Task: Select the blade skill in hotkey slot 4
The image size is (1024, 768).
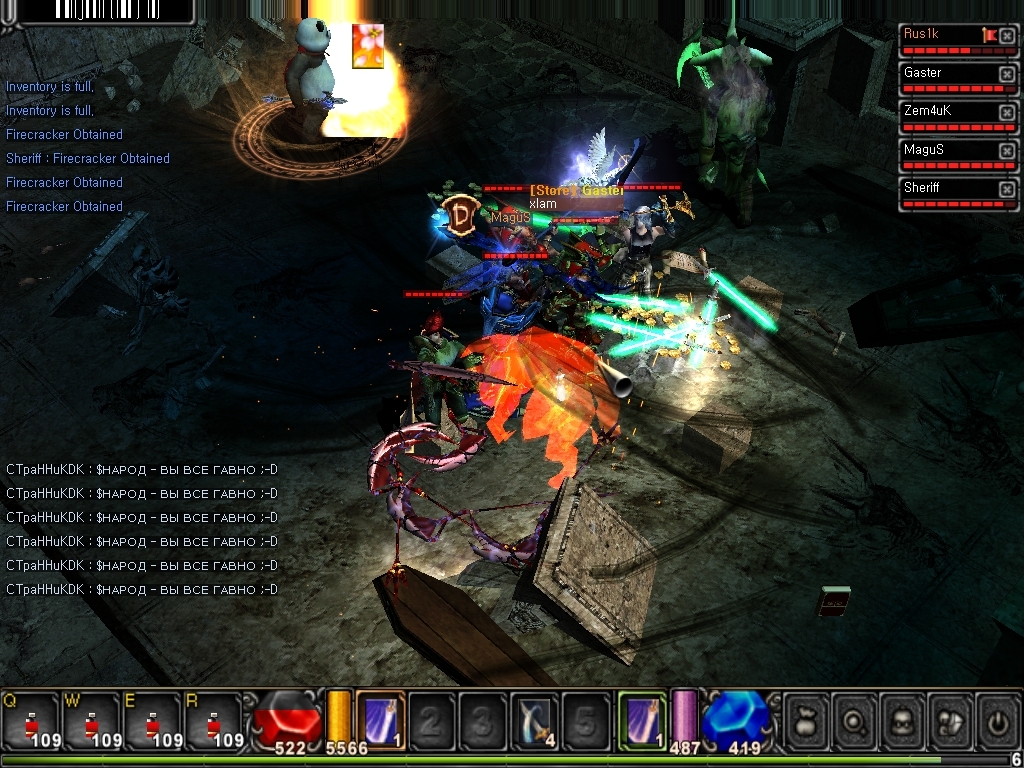Action: pos(535,719)
